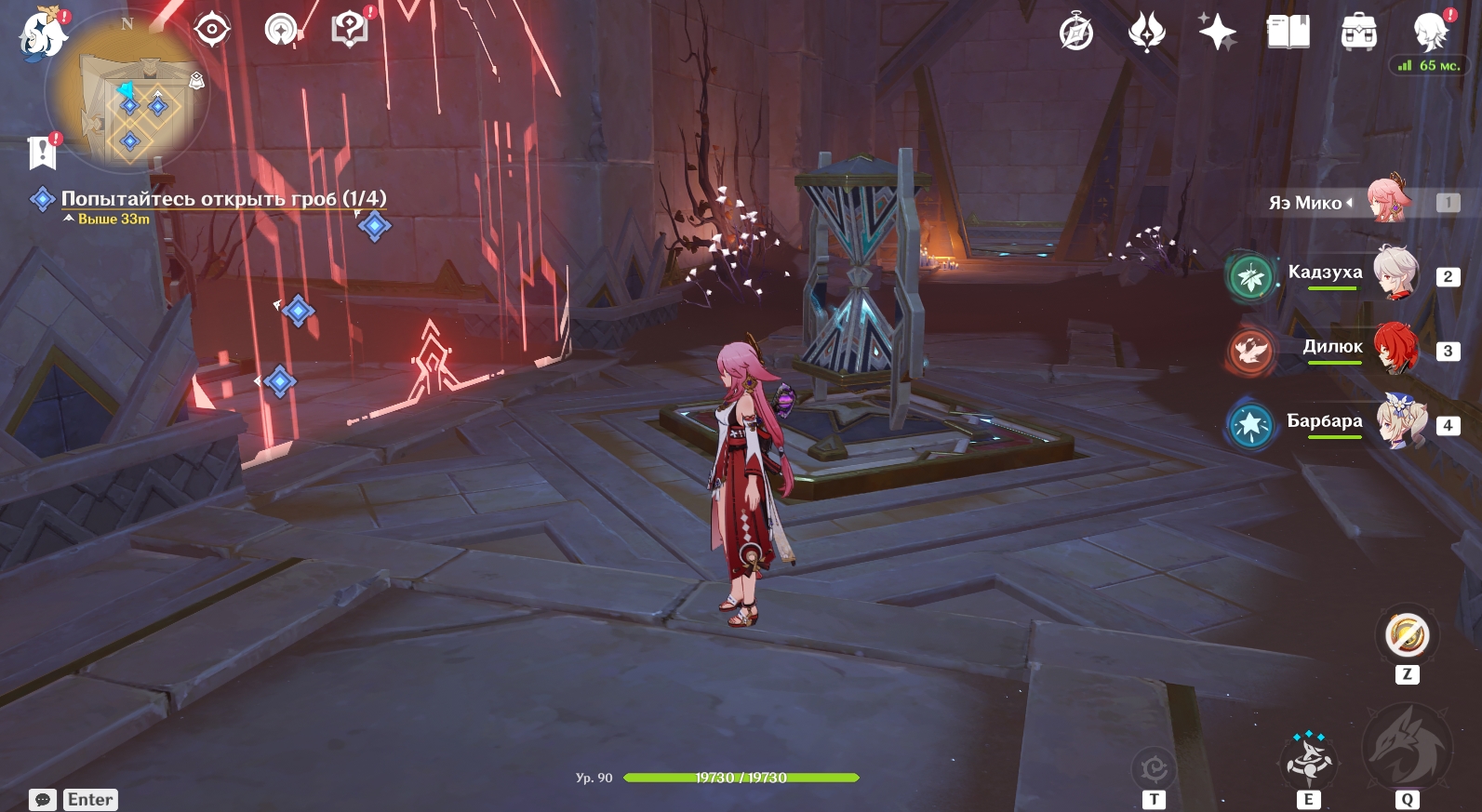
Task: Open the compass events icon
Action: [1076, 33]
